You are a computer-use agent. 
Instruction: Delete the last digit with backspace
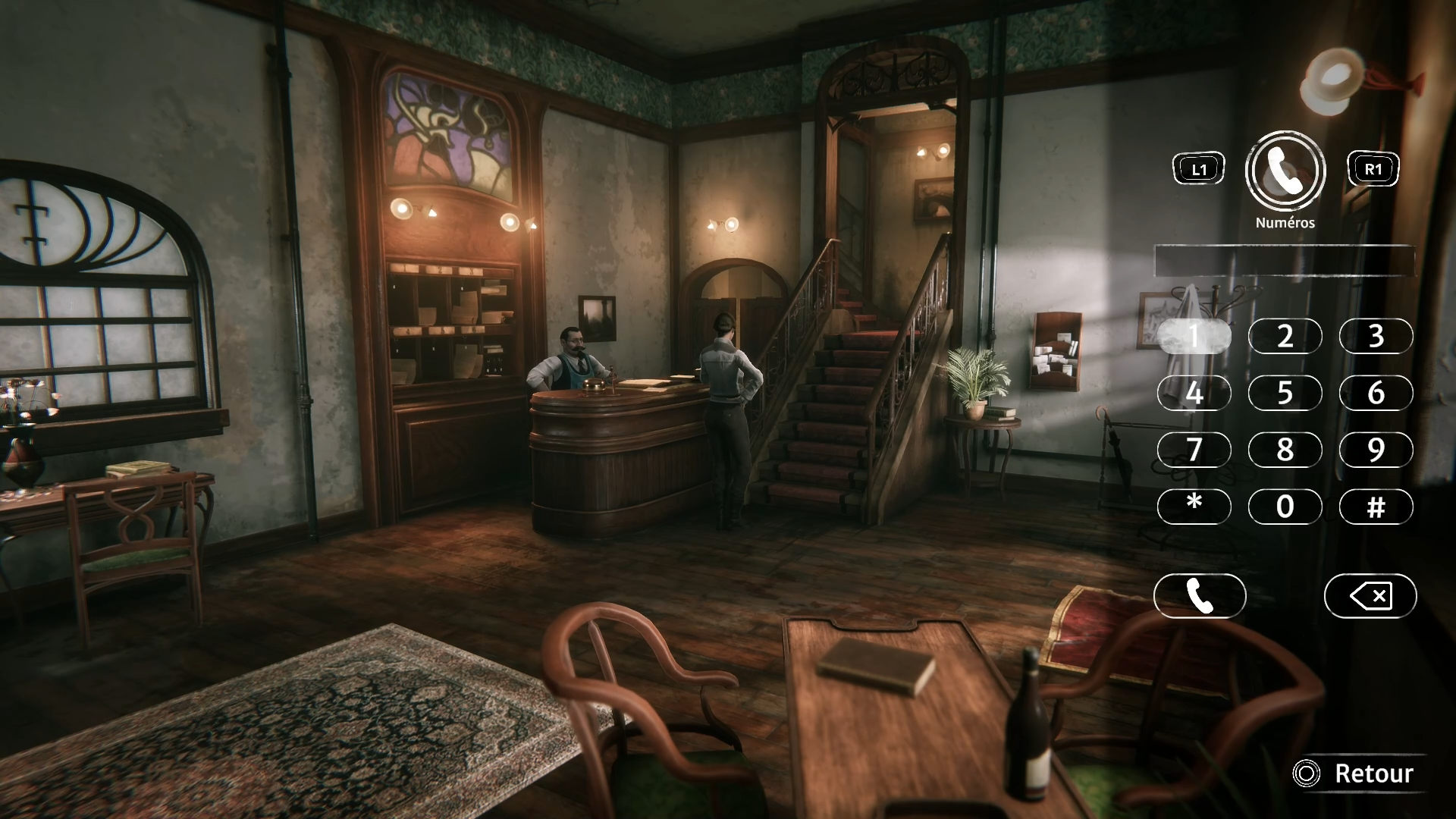coord(1370,596)
